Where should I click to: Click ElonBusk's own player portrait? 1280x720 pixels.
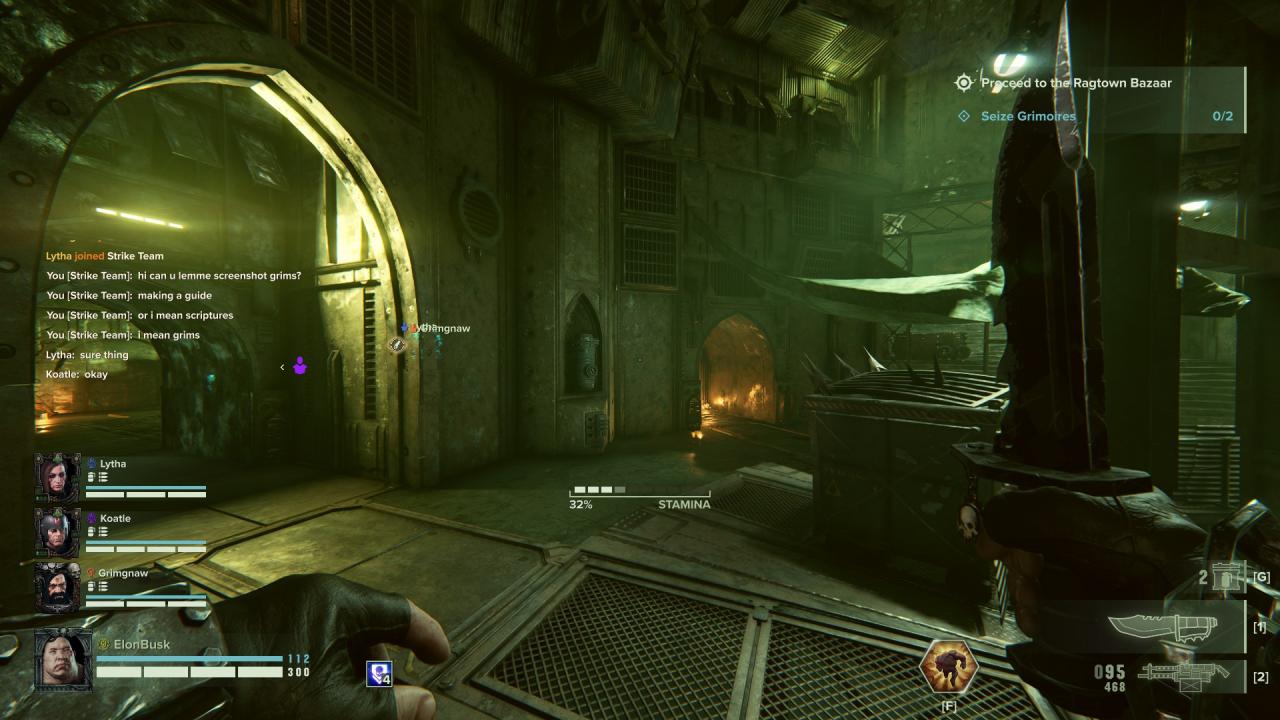click(x=64, y=660)
